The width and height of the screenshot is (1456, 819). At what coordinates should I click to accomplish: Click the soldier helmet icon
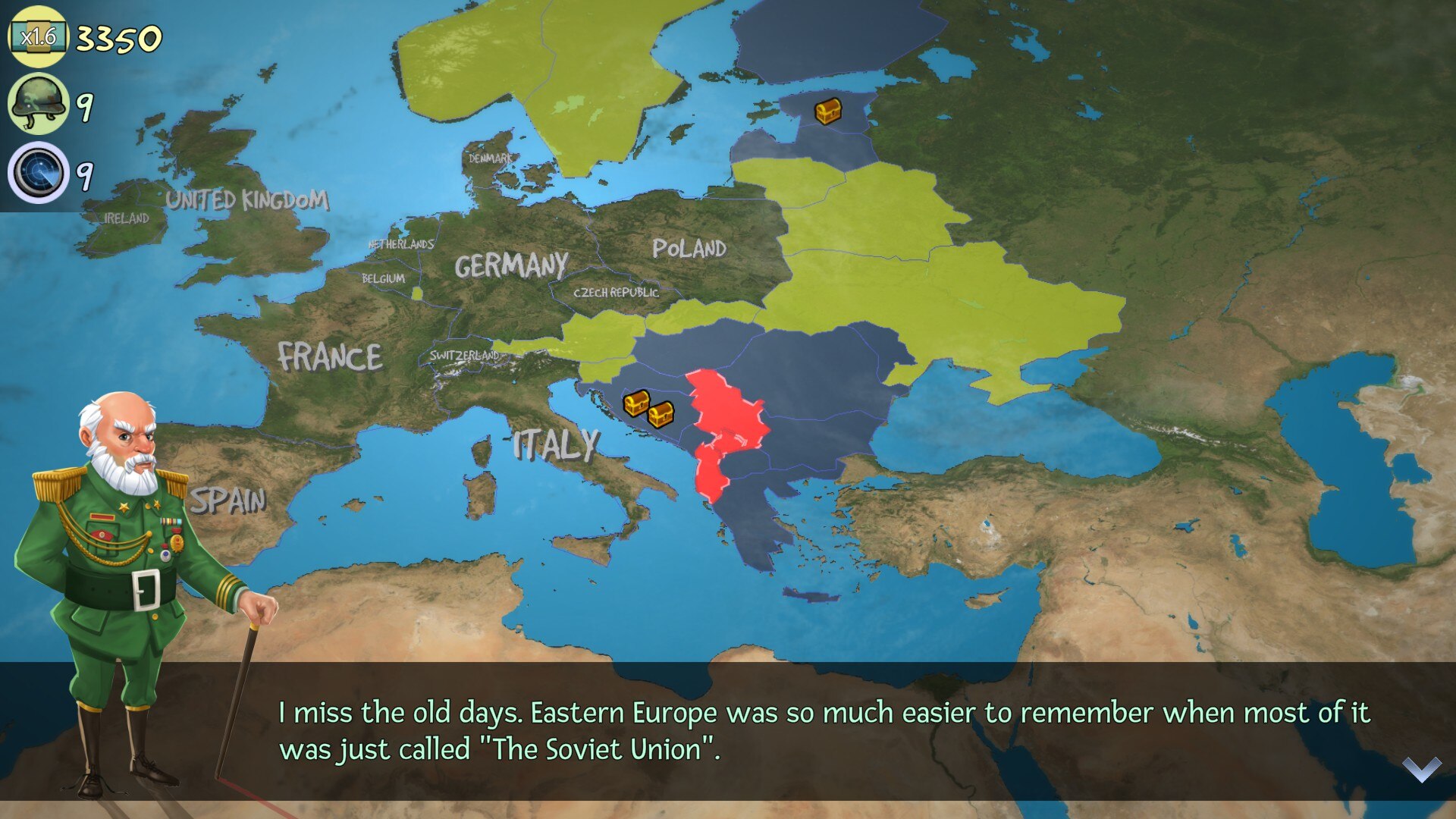[x=38, y=104]
